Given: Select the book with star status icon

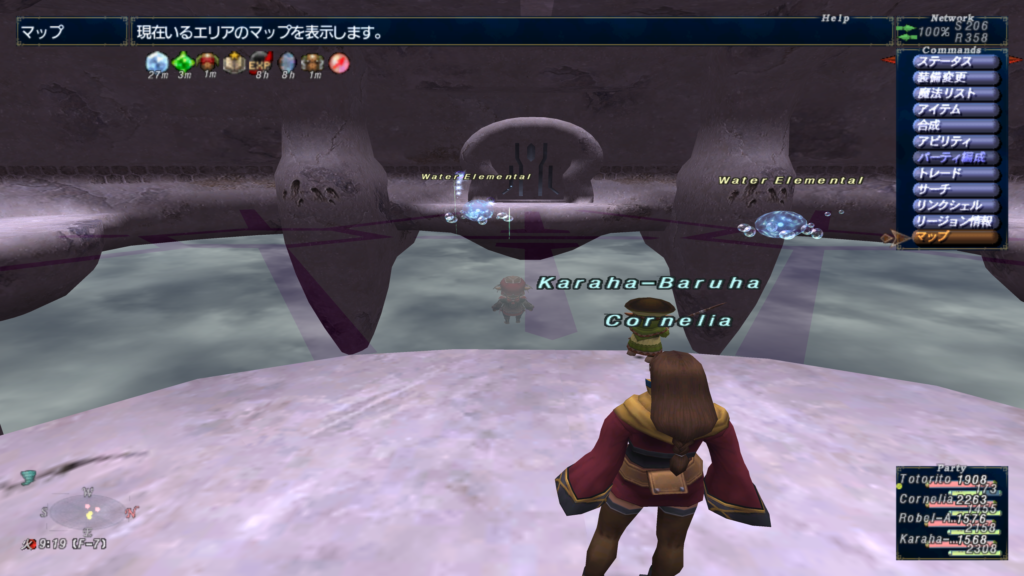Looking at the screenshot, I should point(234,62).
